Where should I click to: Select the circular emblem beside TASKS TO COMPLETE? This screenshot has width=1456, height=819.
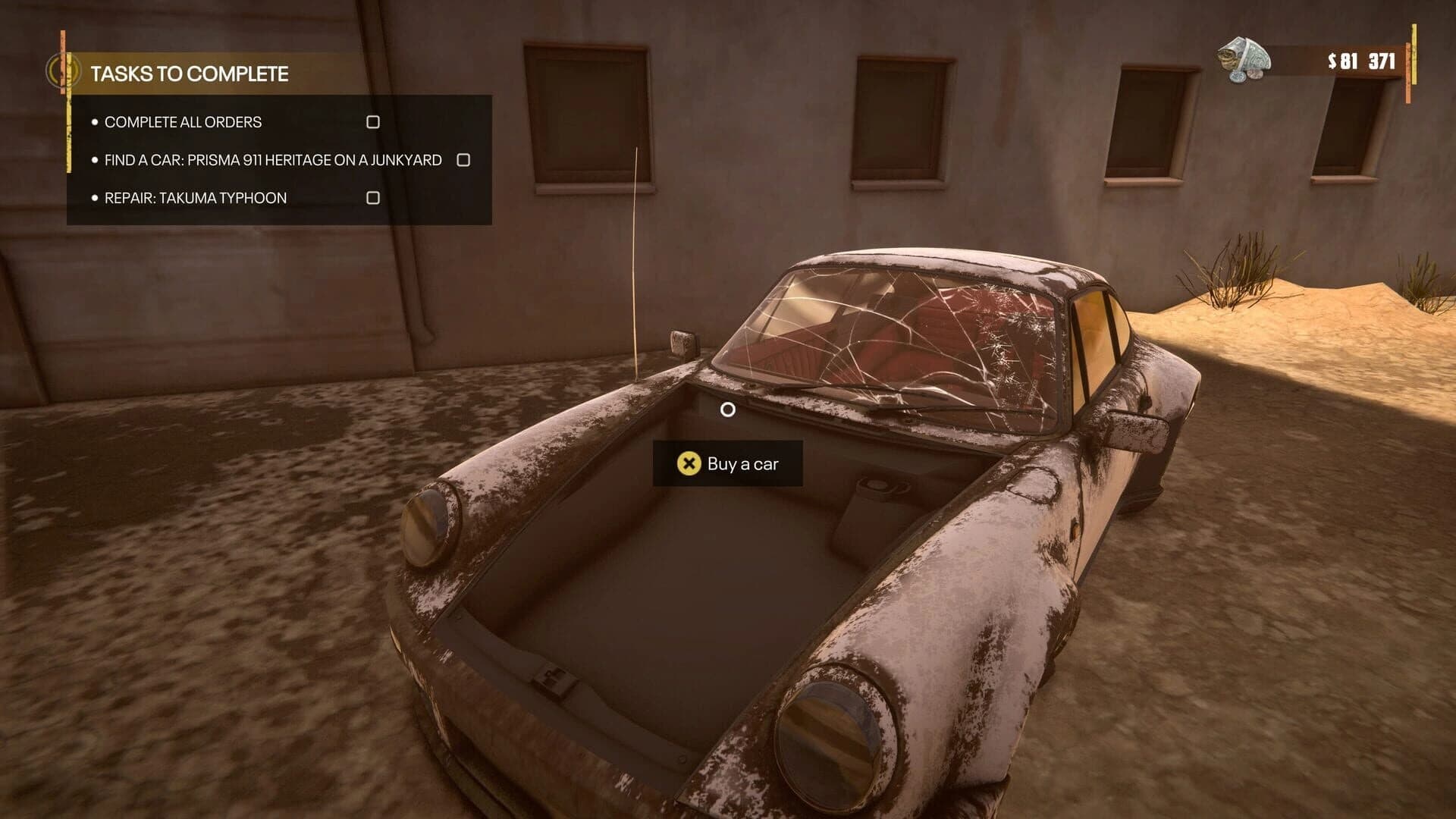pos(64,71)
